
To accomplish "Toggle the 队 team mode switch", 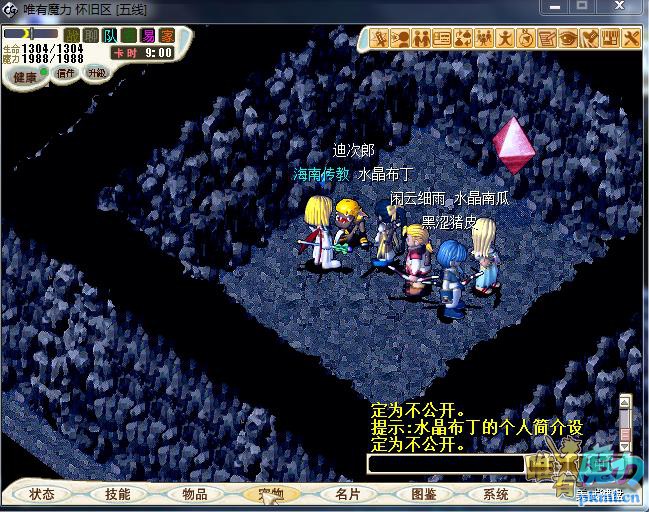I will pyautogui.click(x=109, y=35).
